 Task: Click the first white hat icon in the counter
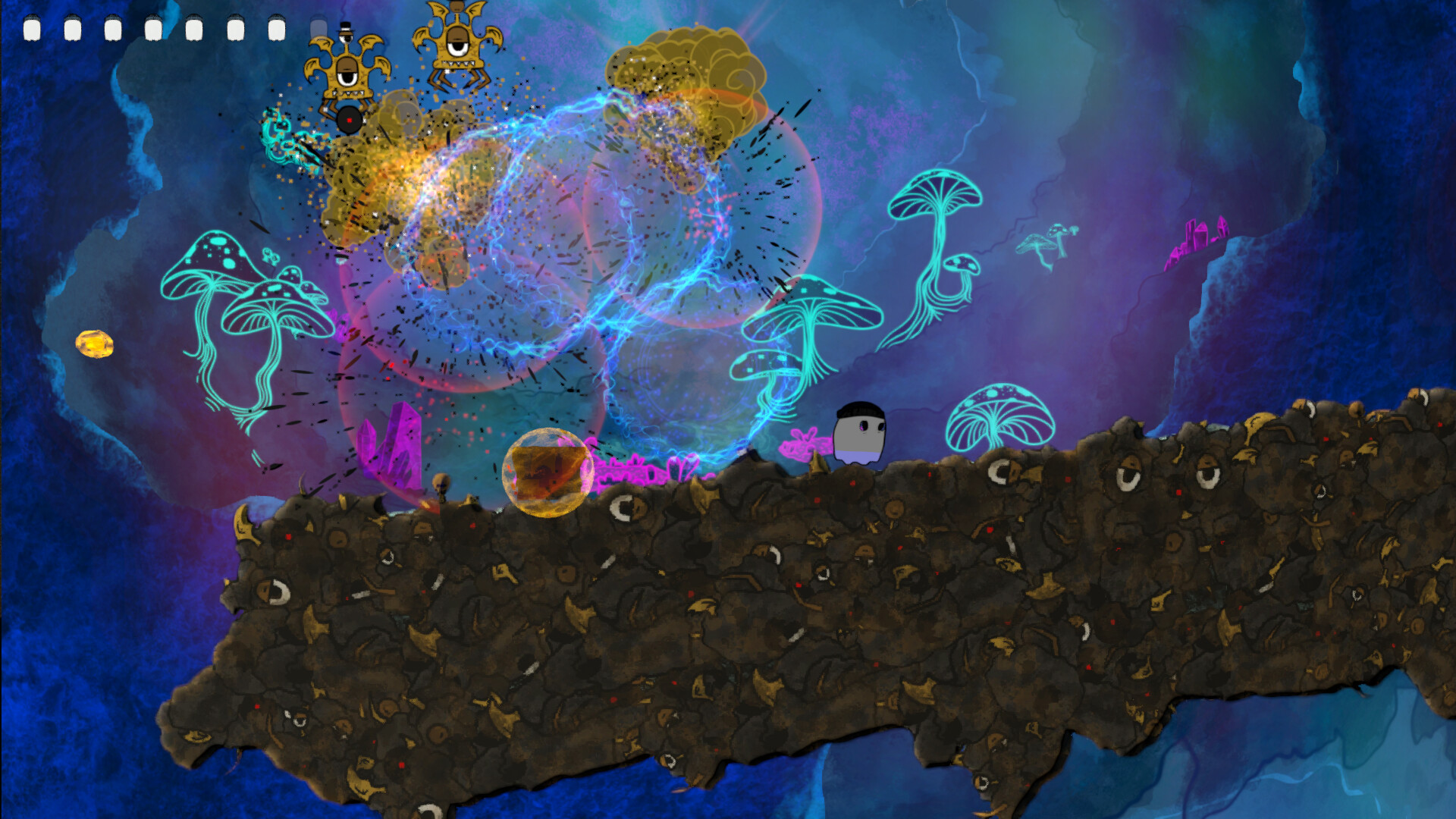pos(32,29)
